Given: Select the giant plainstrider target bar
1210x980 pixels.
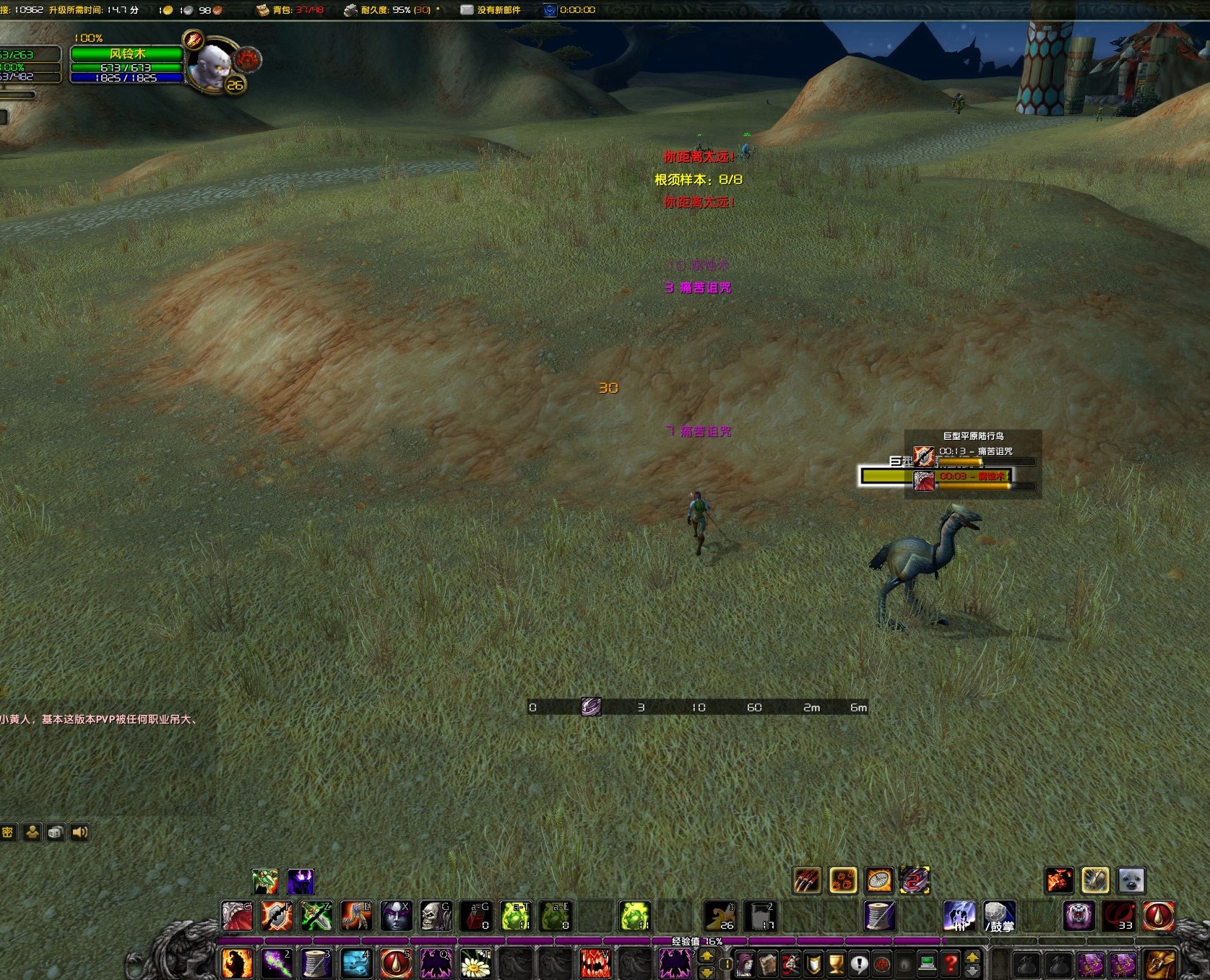Looking at the screenshot, I should pos(886,476).
